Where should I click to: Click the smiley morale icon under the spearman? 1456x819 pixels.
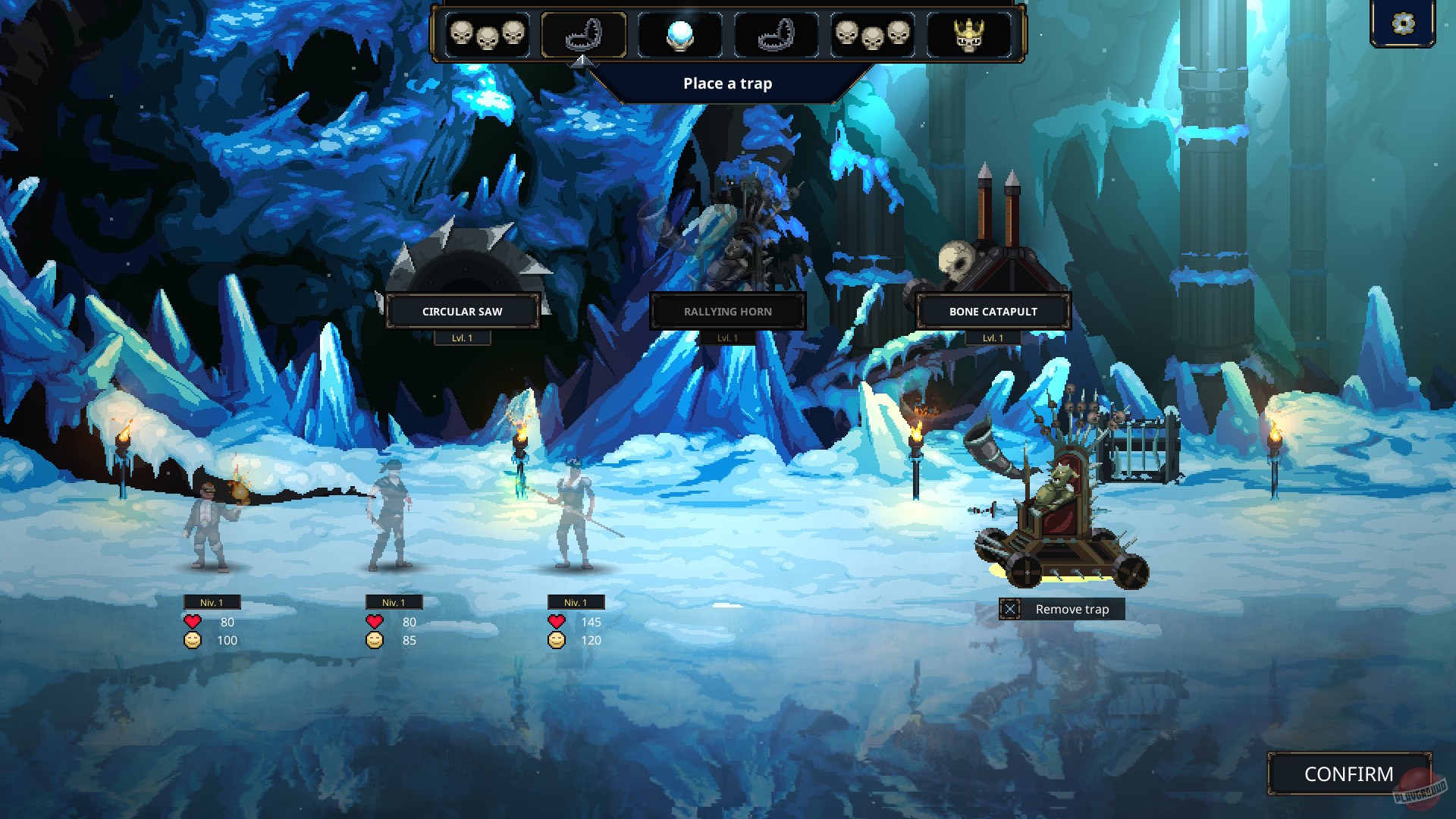pyautogui.click(x=556, y=640)
